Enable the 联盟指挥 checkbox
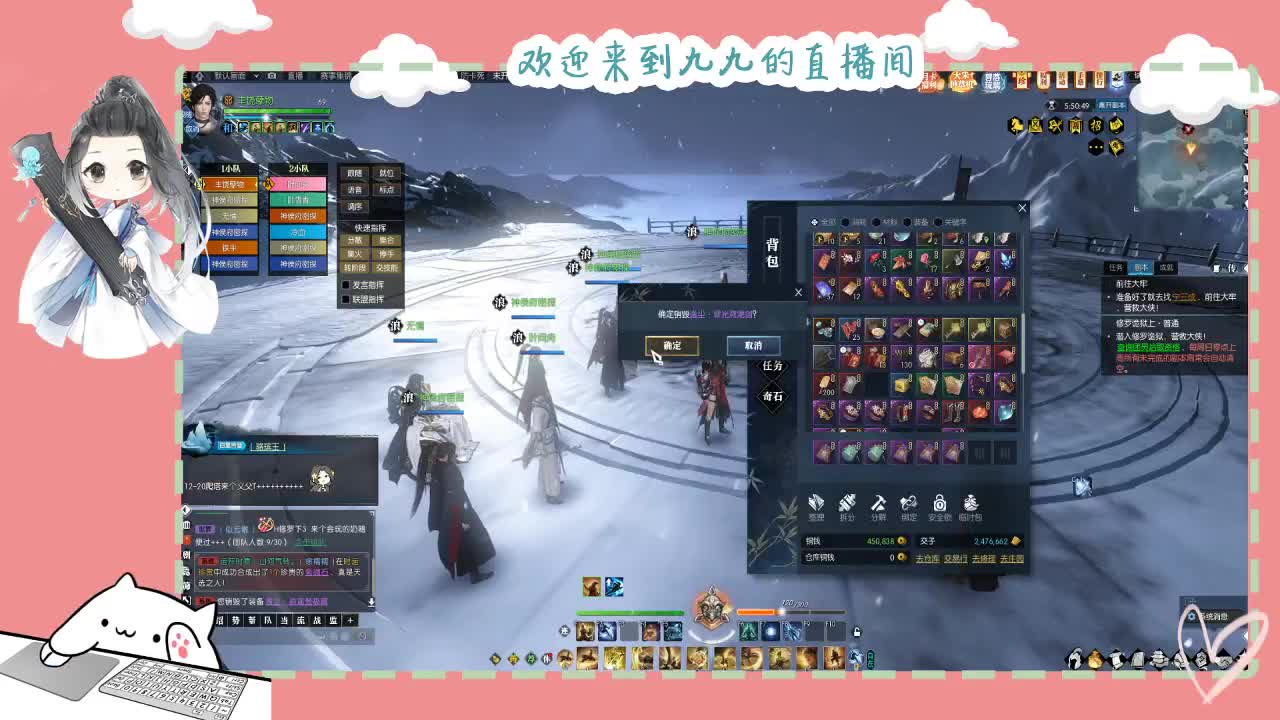 [x=345, y=299]
